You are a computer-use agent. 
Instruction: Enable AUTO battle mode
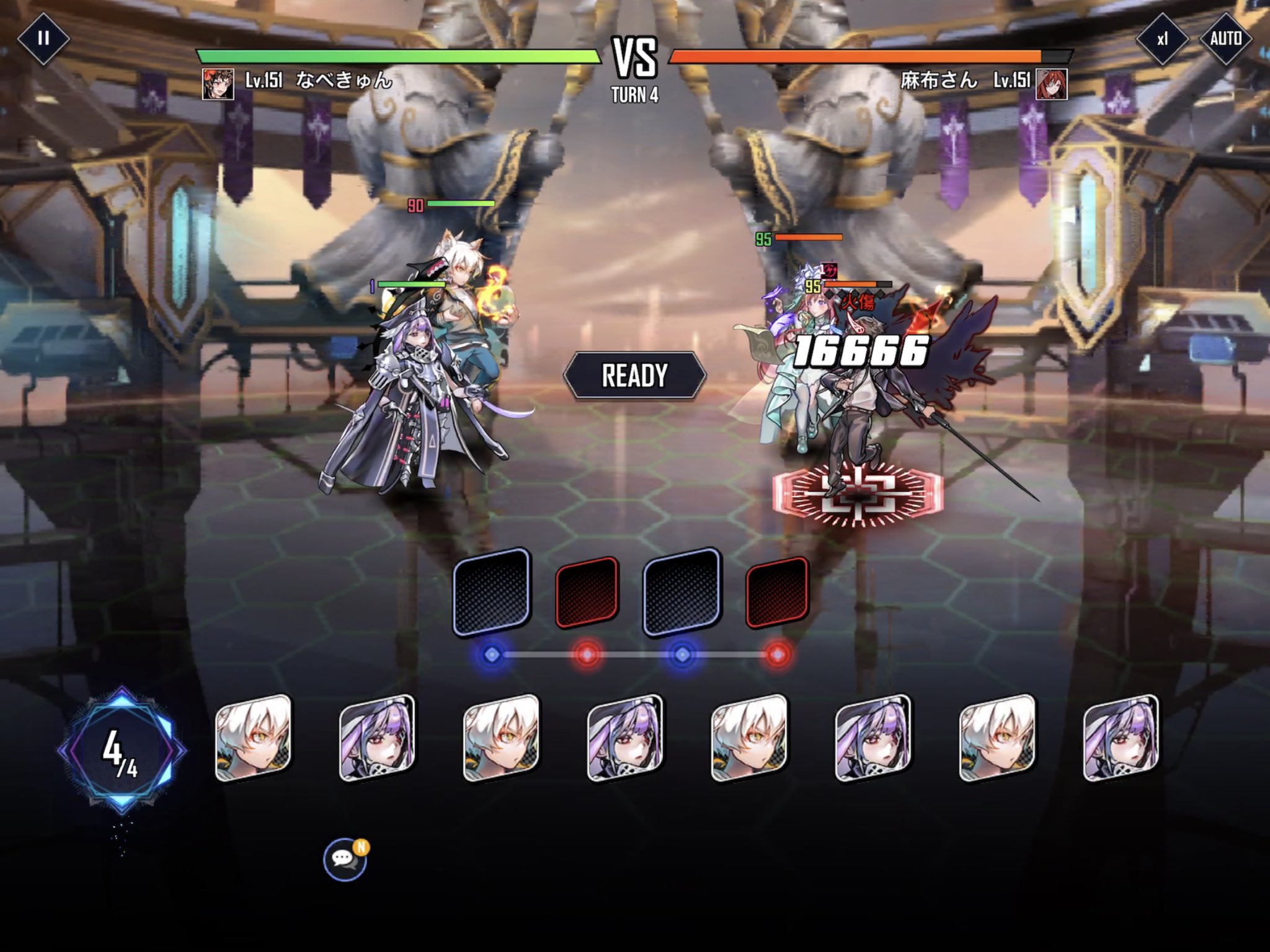[x=1225, y=39]
